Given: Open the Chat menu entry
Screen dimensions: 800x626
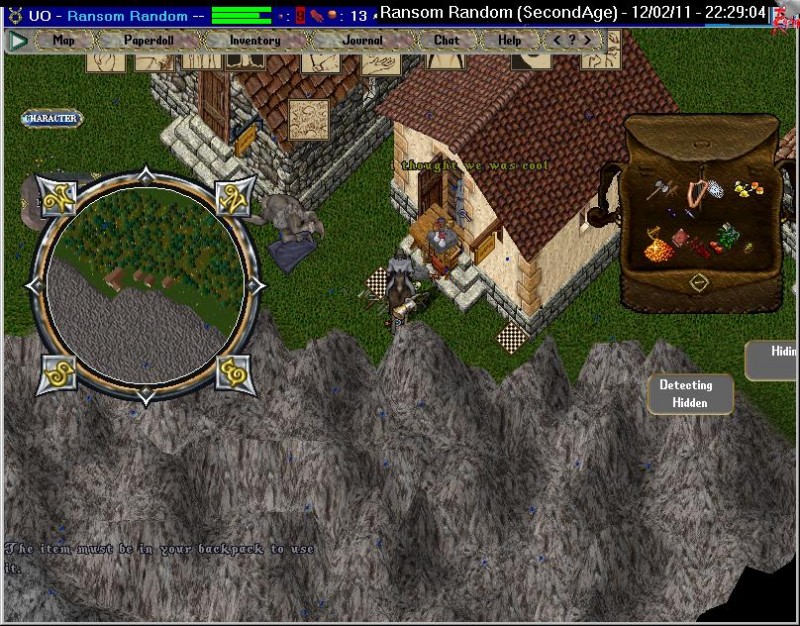Looking at the screenshot, I should (446, 41).
